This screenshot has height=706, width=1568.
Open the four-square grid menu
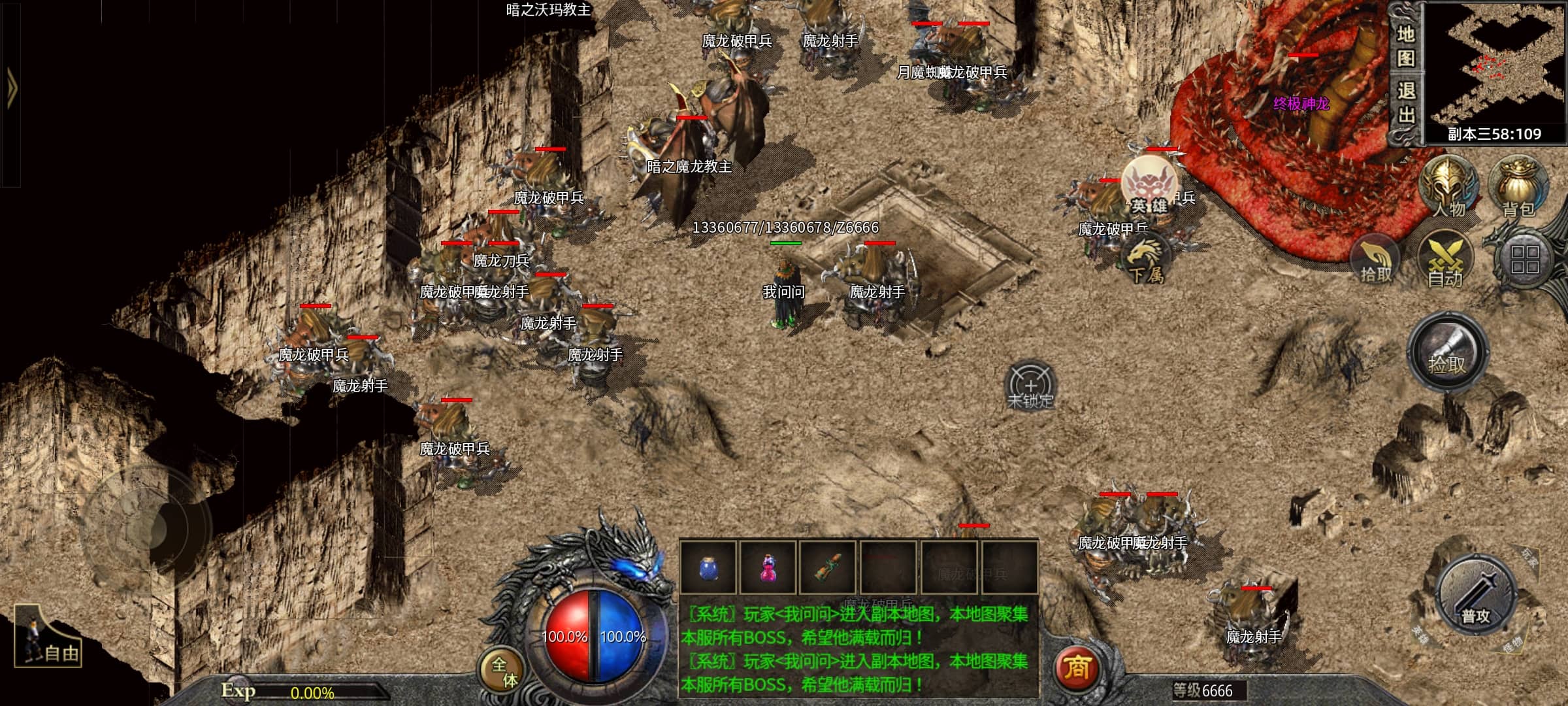tap(1524, 260)
